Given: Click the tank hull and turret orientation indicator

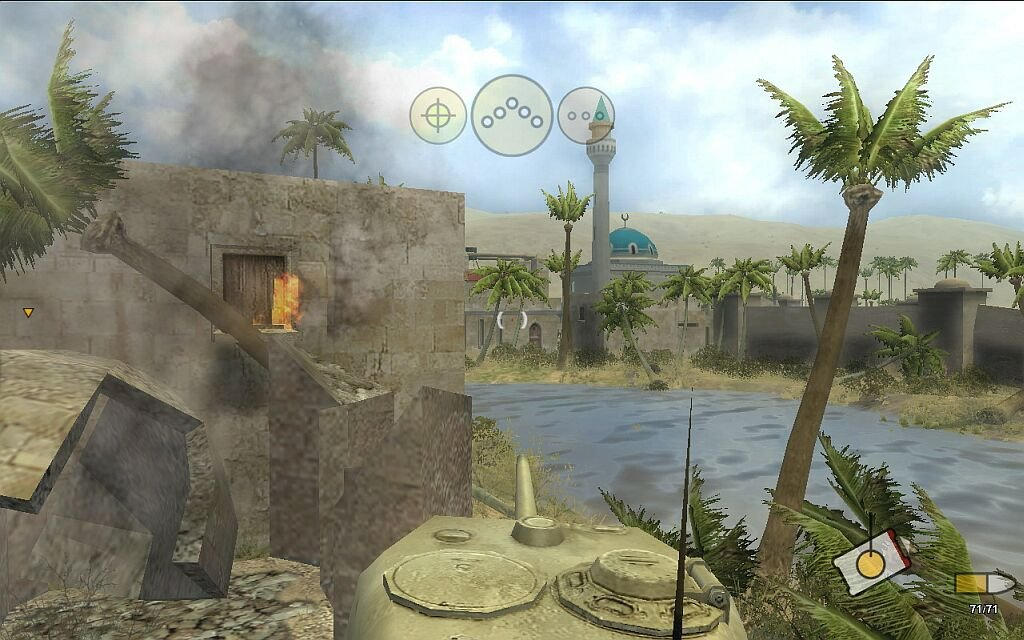Looking at the screenshot, I should coord(871,562).
